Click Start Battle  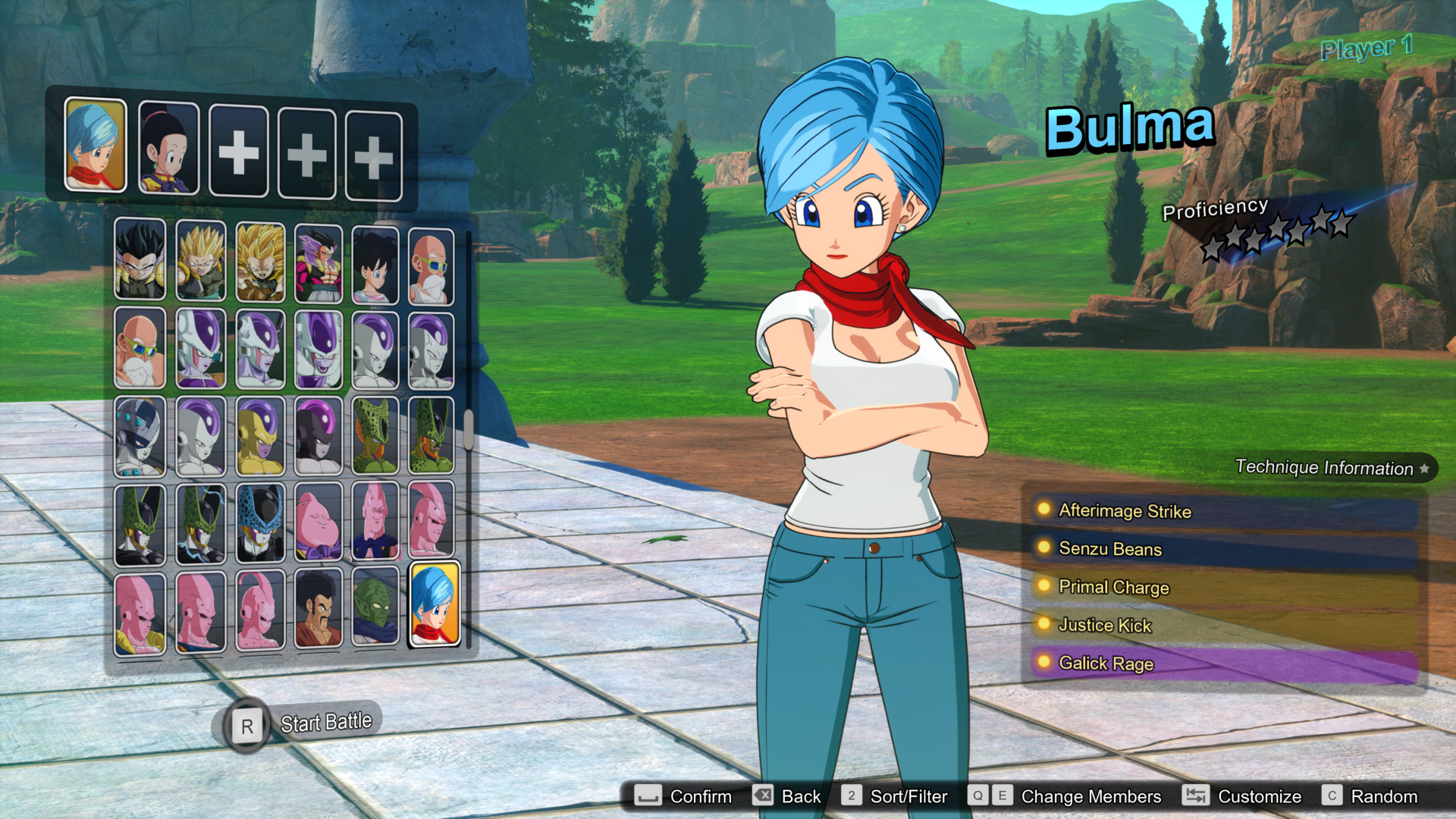[x=322, y=721]
